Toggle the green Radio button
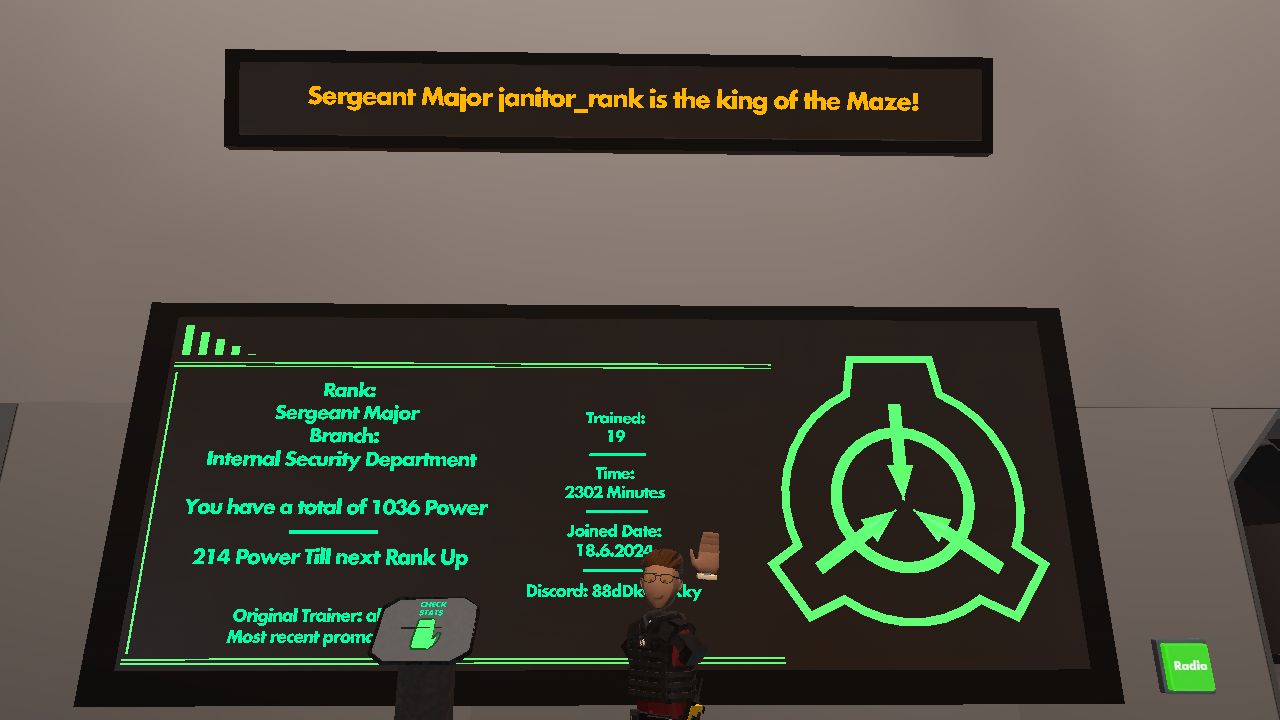 point(1187,665)
